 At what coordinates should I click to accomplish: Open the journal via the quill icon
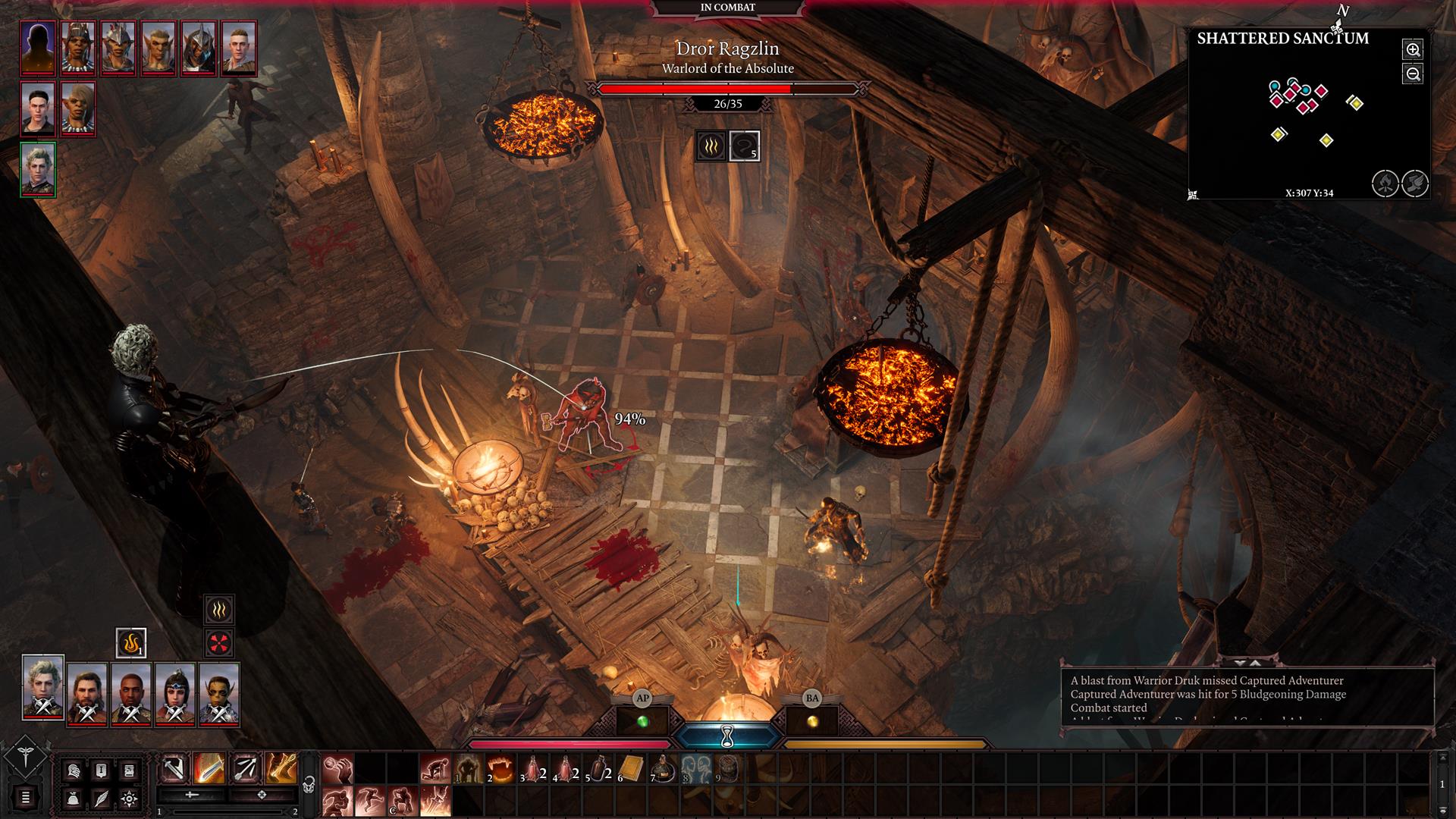pyautogui.click(x=102, y=799)
